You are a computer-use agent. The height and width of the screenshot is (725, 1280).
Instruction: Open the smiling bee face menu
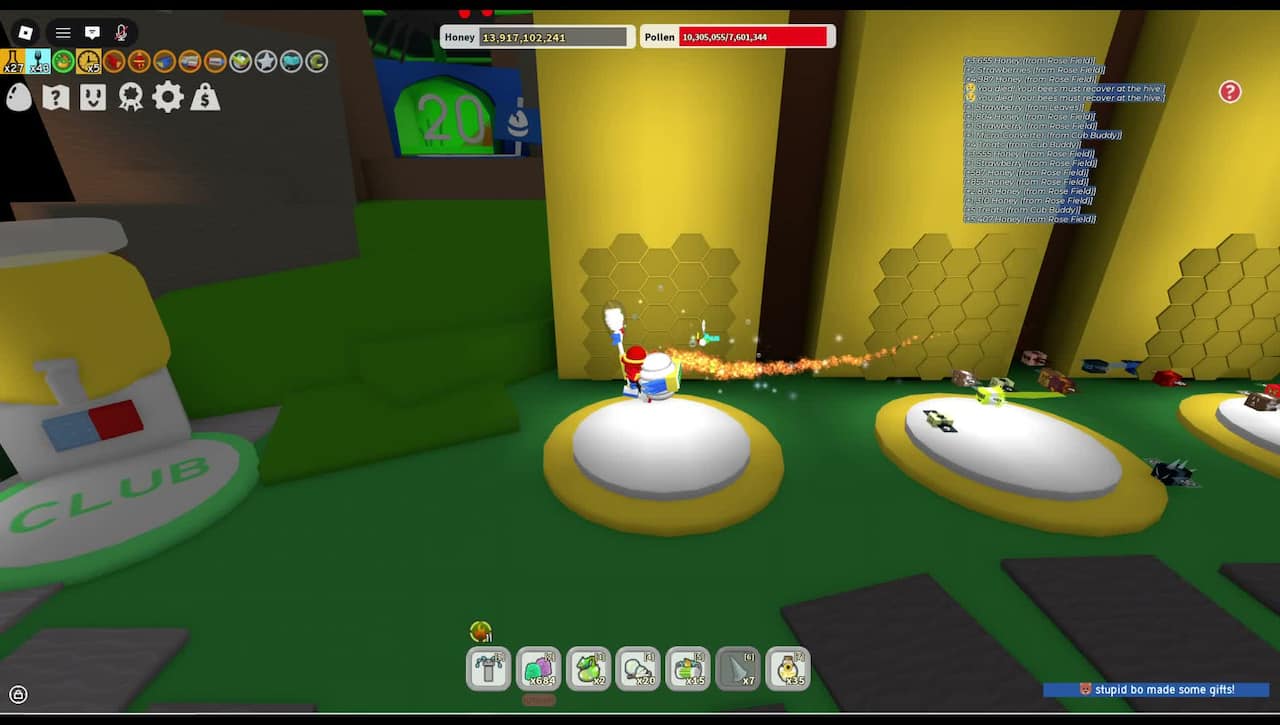coord(94,97)
